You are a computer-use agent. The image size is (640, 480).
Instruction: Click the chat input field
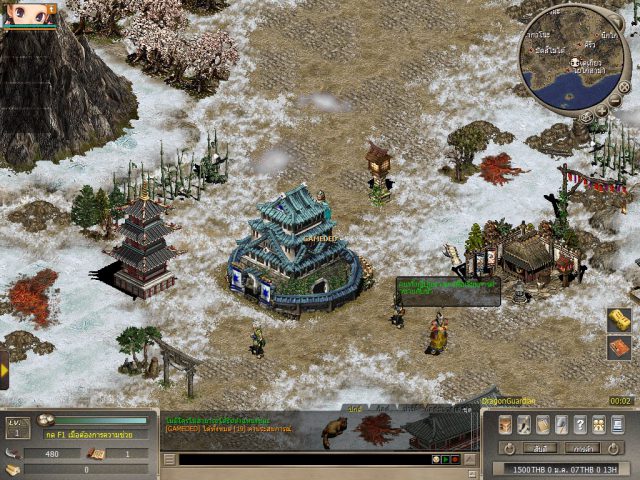[300, 459]
